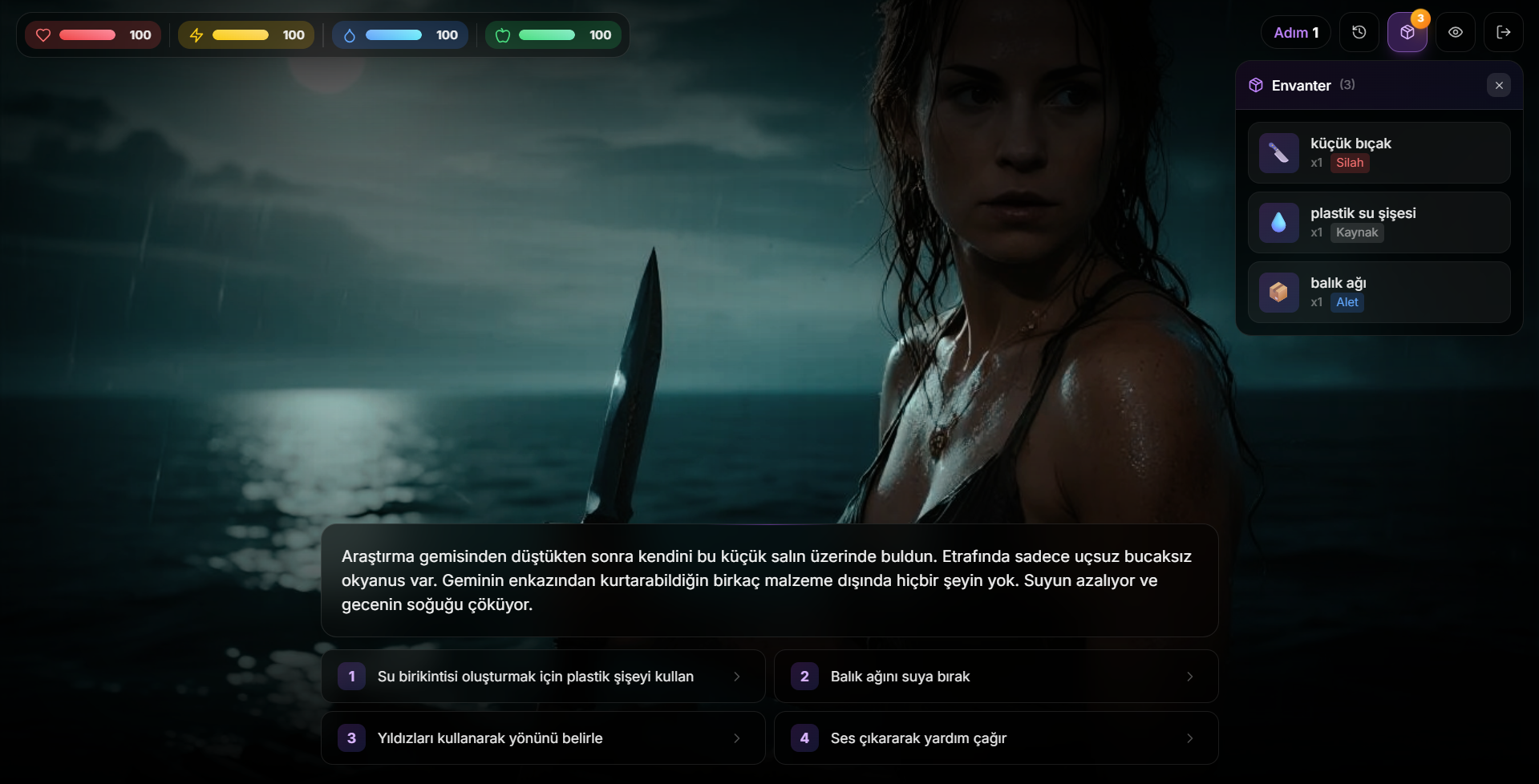The width and height of the screenshot is (1539, 784).
Task: Click the küçük bıçak knife icon in Envanter
Action: click(1279, 152)
